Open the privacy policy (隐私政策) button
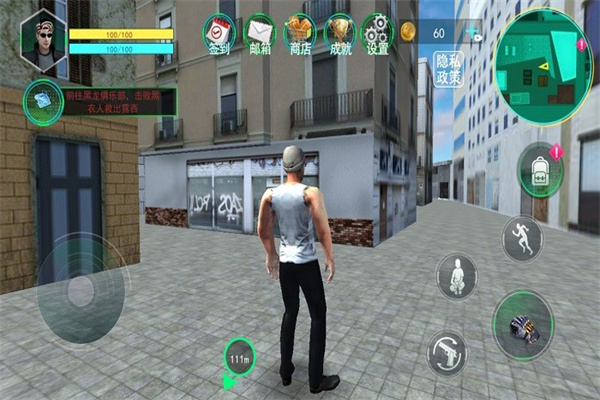The image size is (600, 400). tap(449, 68)
